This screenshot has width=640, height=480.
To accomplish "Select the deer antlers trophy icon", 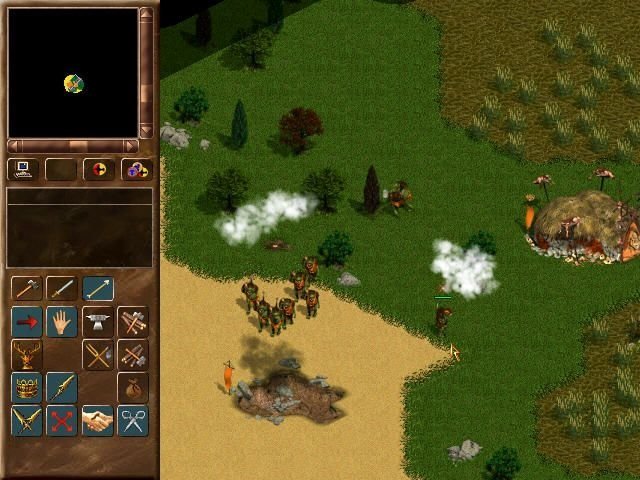I will point(27,355).
